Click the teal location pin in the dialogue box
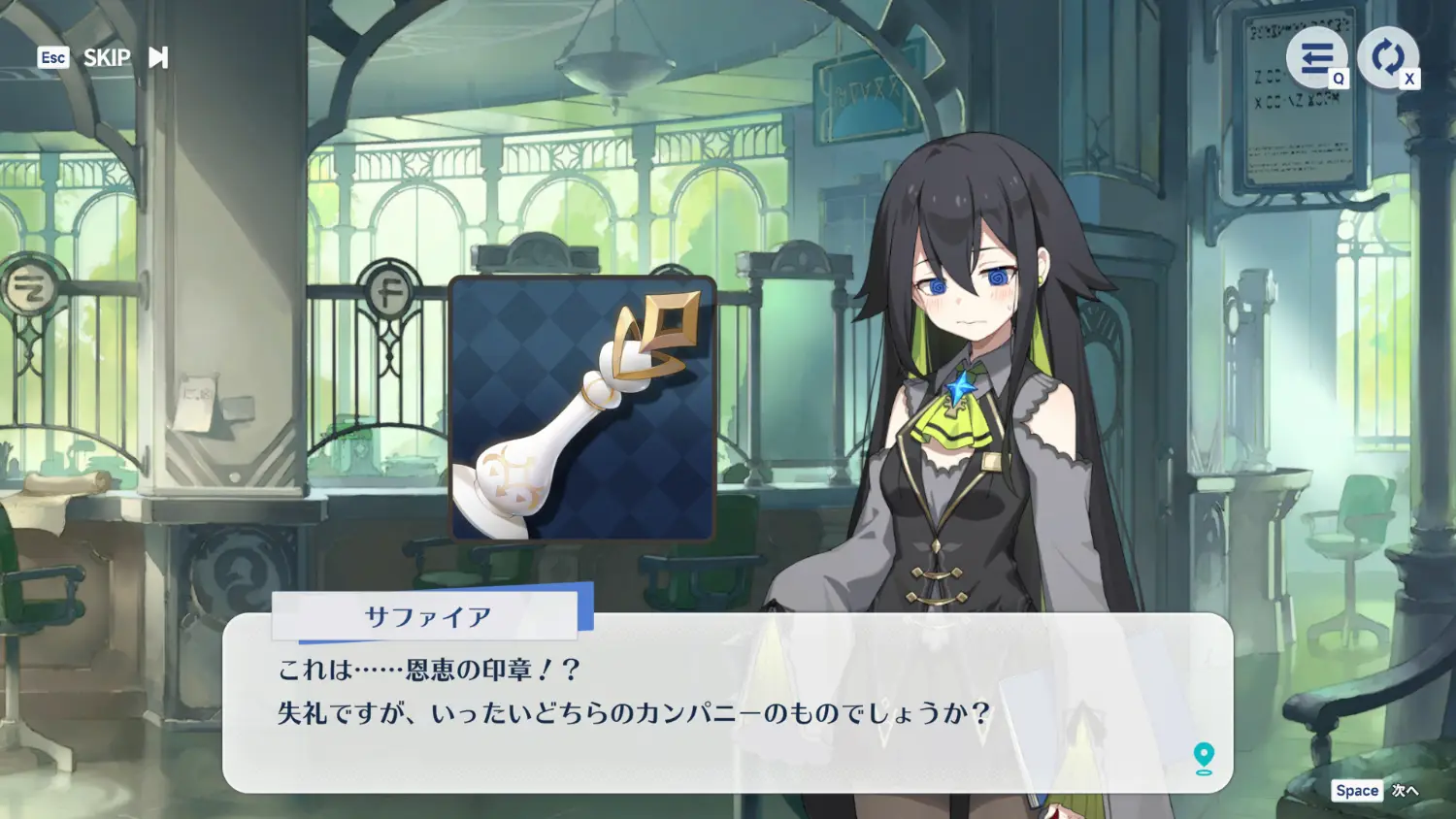The image size is (1456, 819). point(1204,758)
